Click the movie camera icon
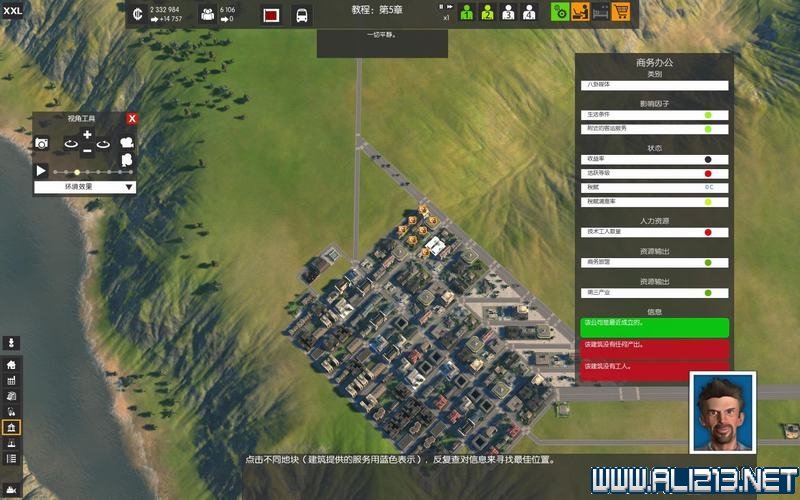Screen dimensions: 800x500 127,143
